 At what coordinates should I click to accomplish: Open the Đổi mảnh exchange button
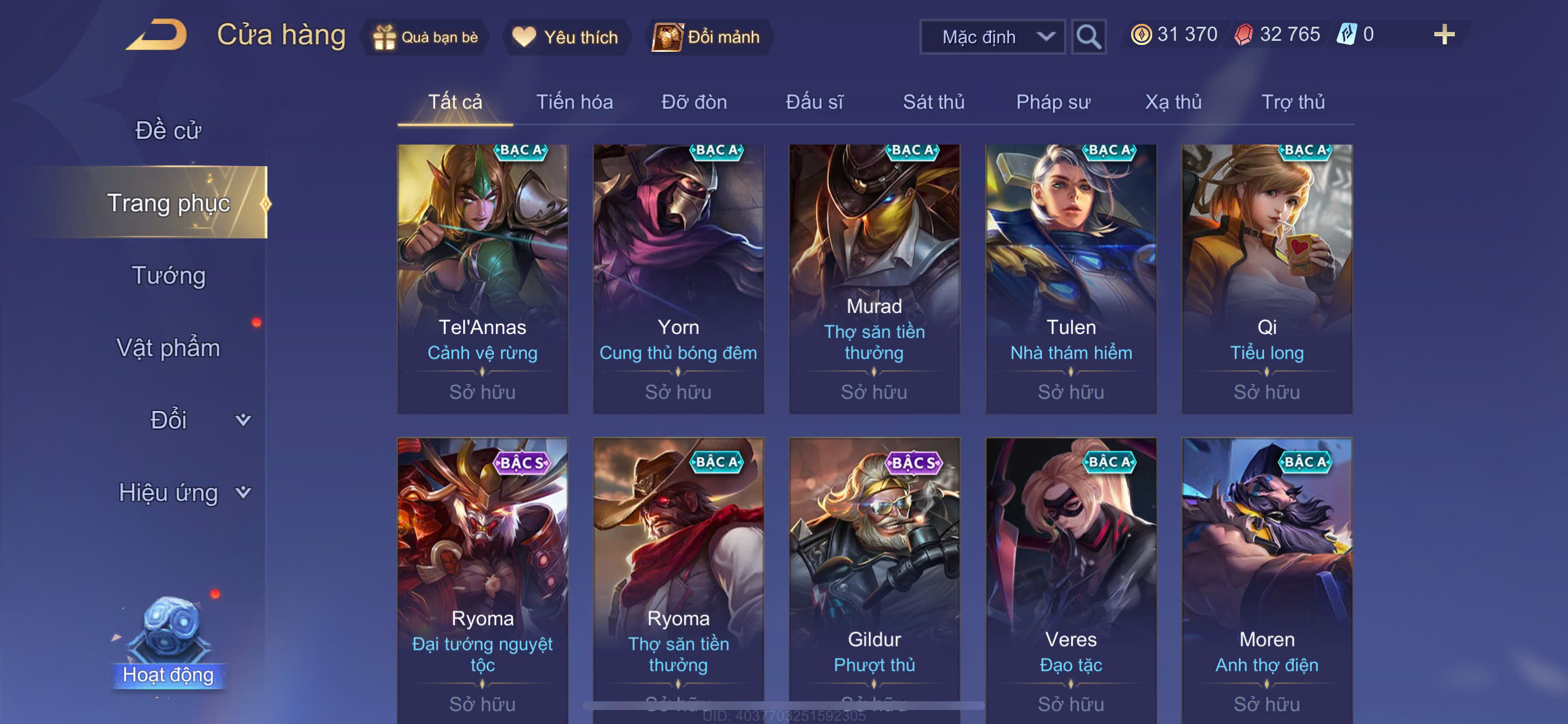pos(708,37)
